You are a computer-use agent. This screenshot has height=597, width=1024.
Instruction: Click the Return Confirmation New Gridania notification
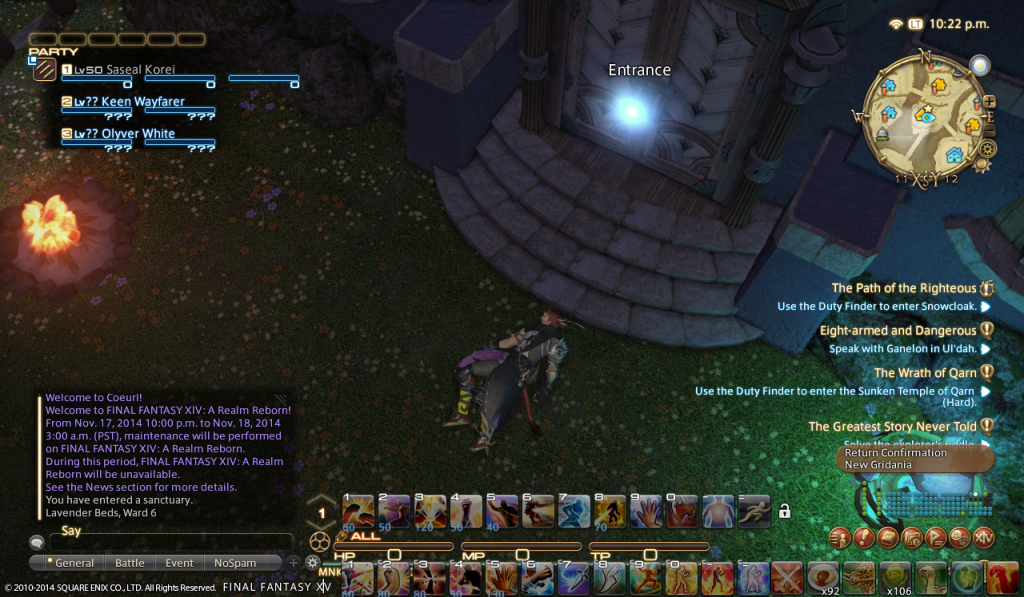[x=914, y=459]
